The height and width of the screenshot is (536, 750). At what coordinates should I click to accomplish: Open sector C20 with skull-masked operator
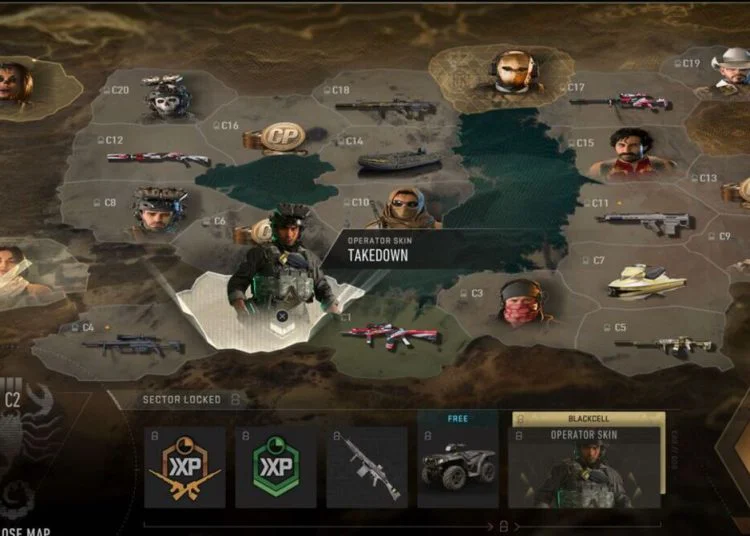coord(166,99)
